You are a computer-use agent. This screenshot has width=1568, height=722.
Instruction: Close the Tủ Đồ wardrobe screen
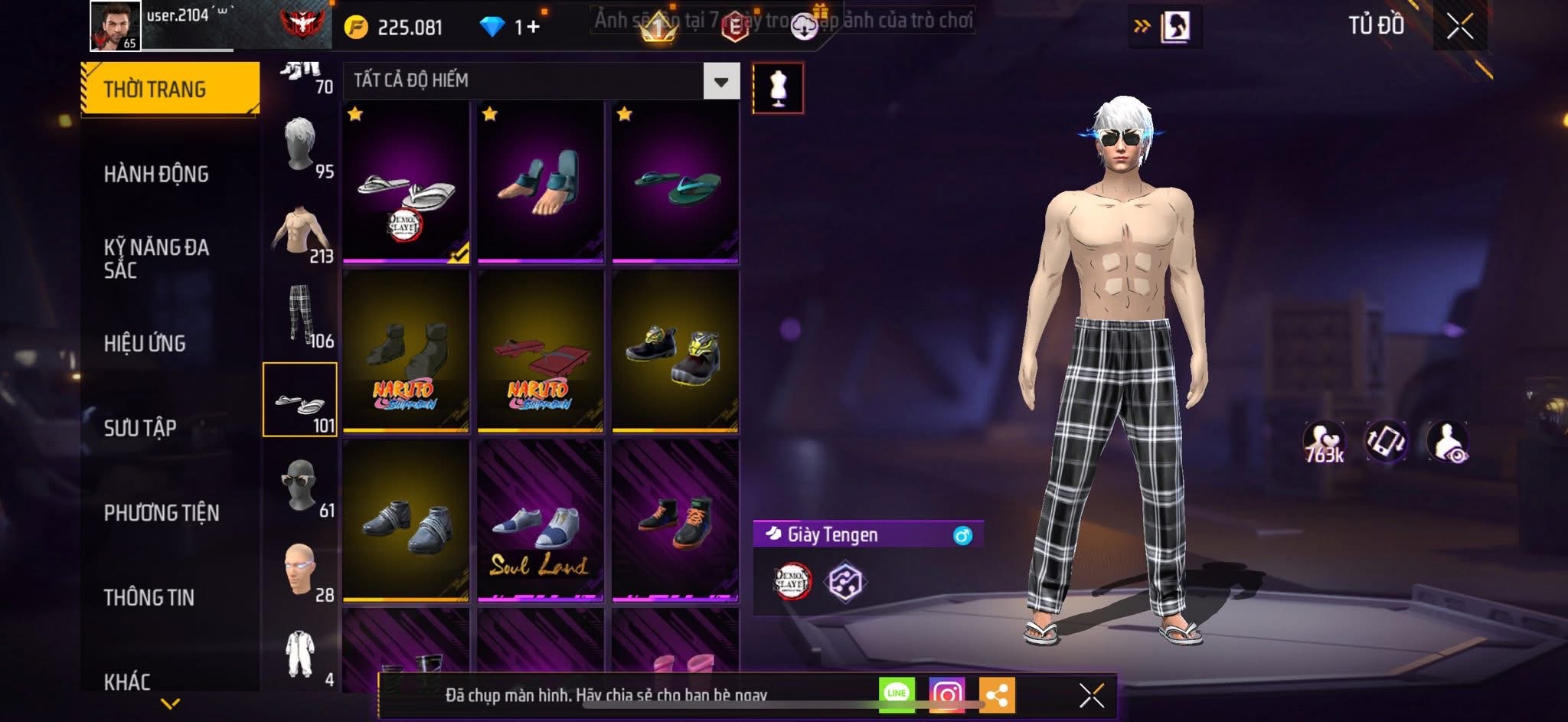(1459, 27)
